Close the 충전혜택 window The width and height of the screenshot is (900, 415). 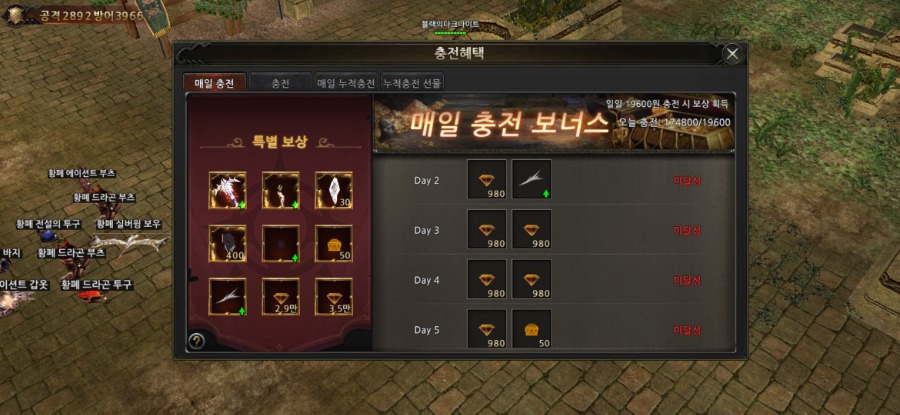click(x=733, y=54)
